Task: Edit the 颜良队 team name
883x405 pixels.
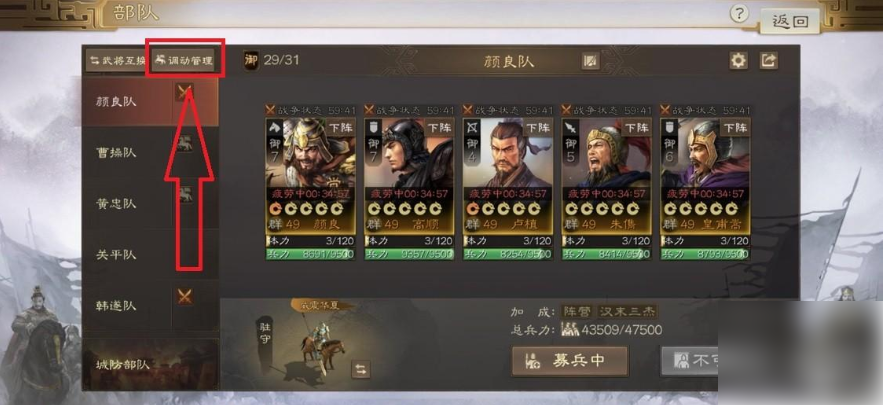Action: [x=591, y=61]
